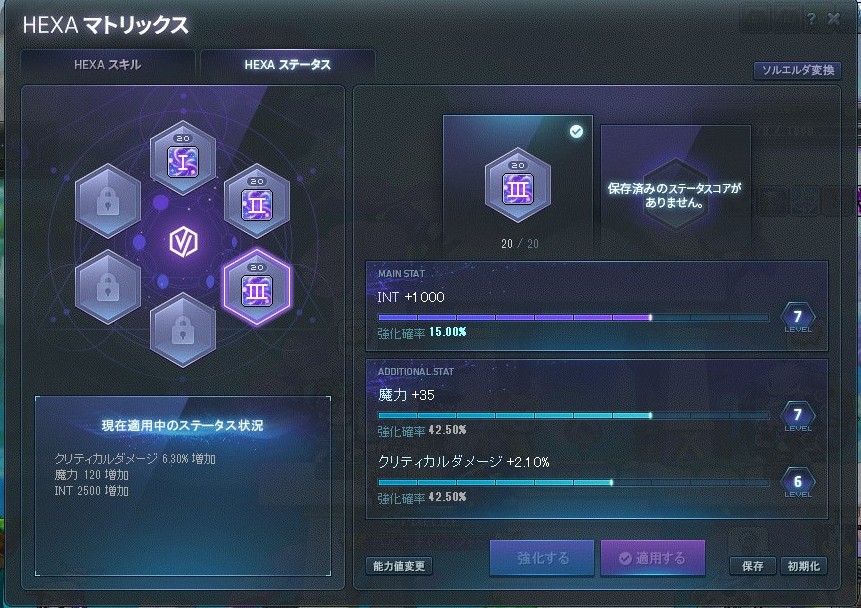Screen dimensions: 861x608
Task: Apply the core with 適用する
Action: click(652, 558)
